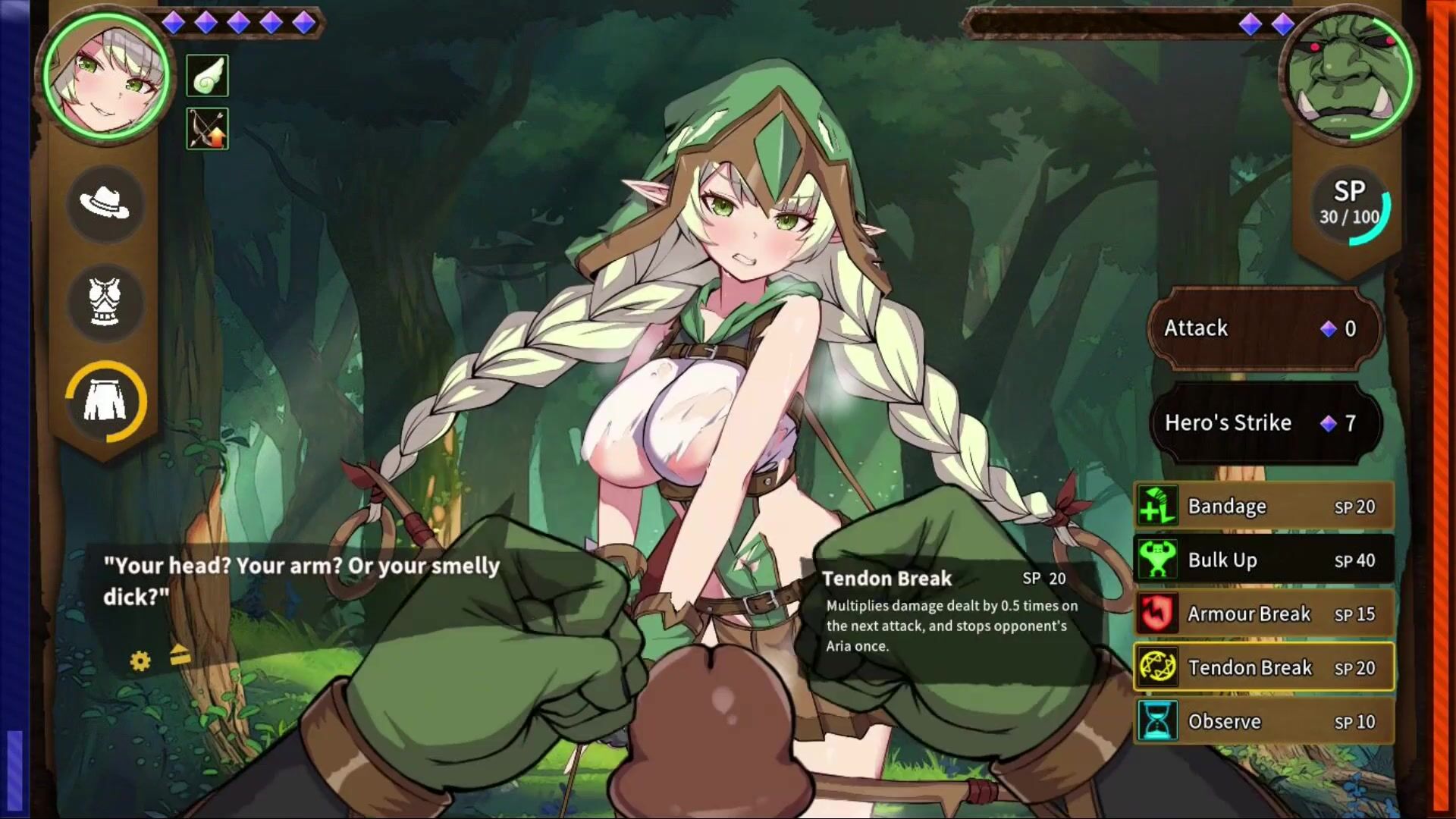Activate the Bulk Up skill

pyautogui.click(x=1263, y=560)
